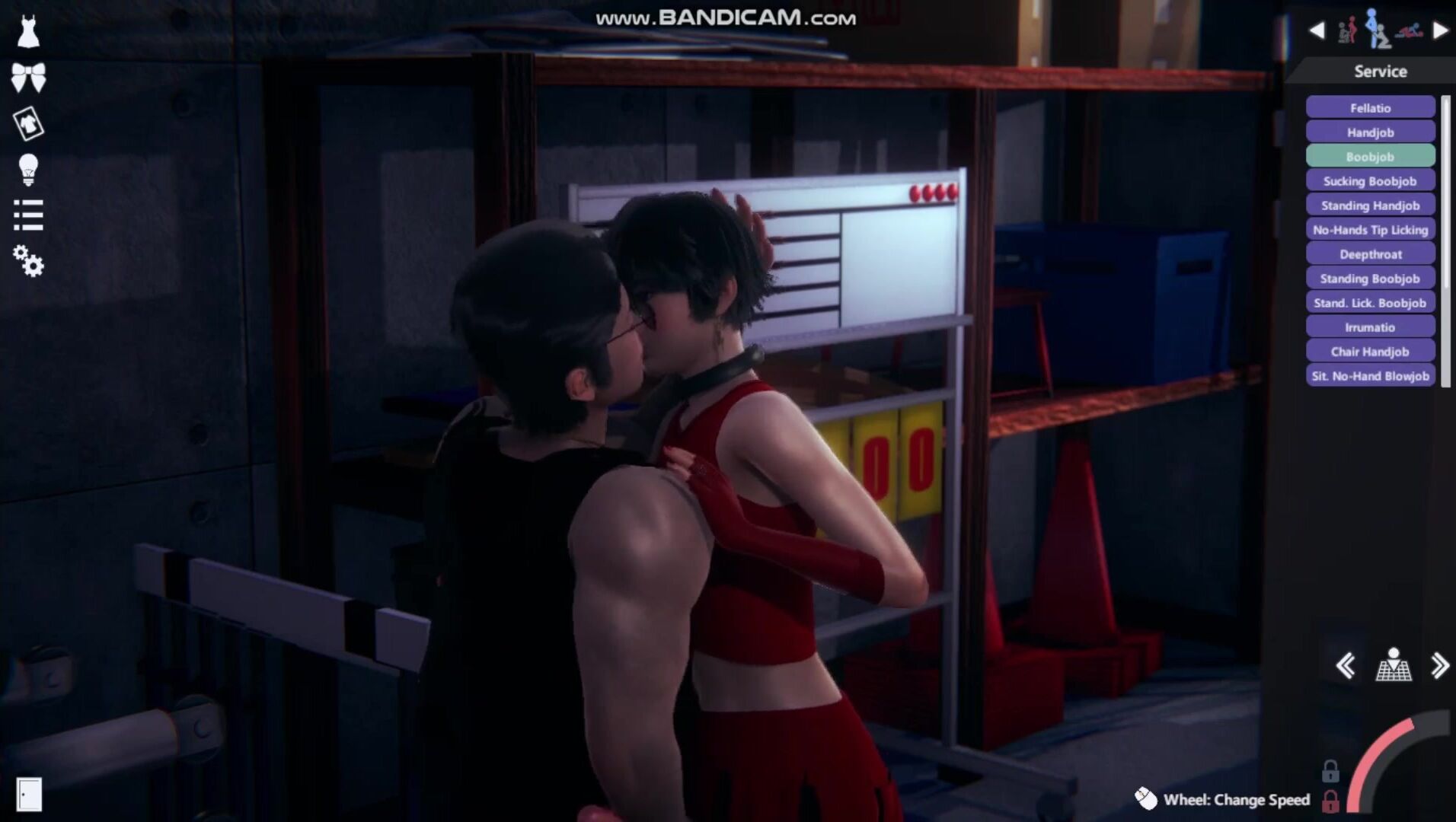
Task: Click the right double-chevron position arrow
Action: tap(1439, 666)
